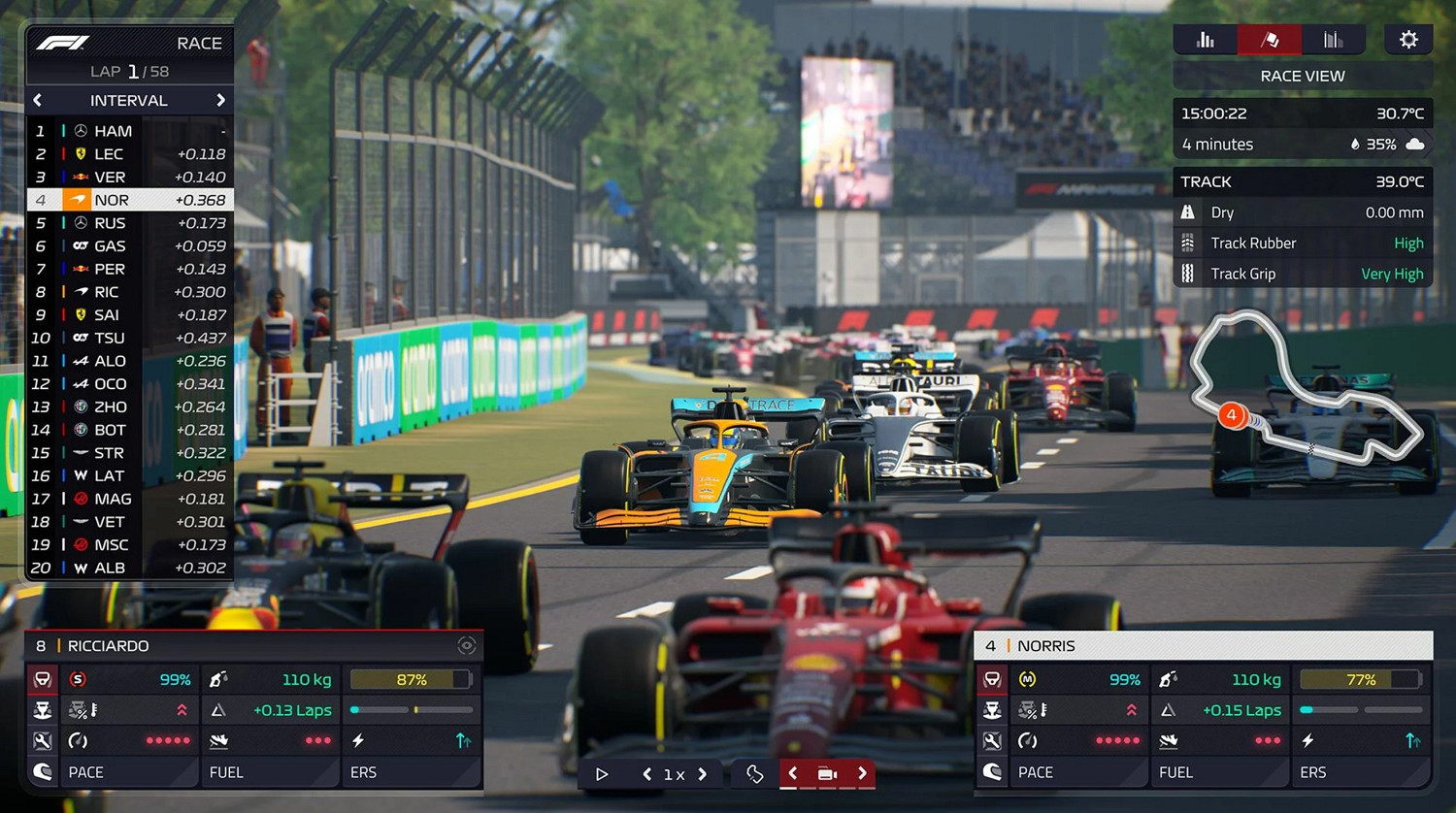
Task: Select the race flags view icon
Action: pos(1269,40)
